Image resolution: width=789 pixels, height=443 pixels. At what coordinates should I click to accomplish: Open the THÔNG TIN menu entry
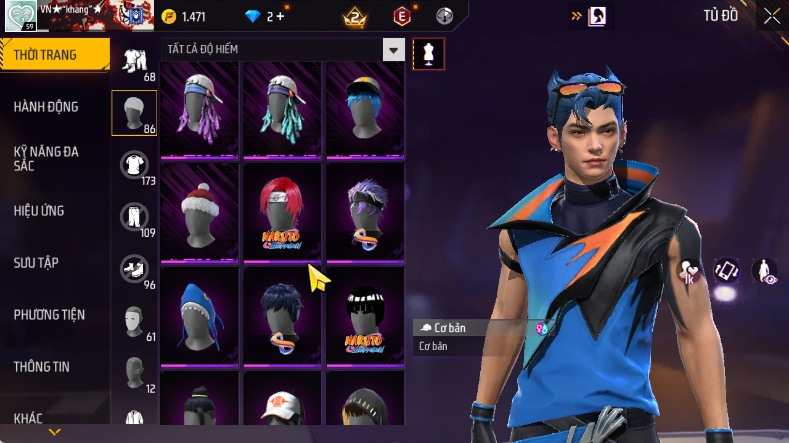point(42,367)
